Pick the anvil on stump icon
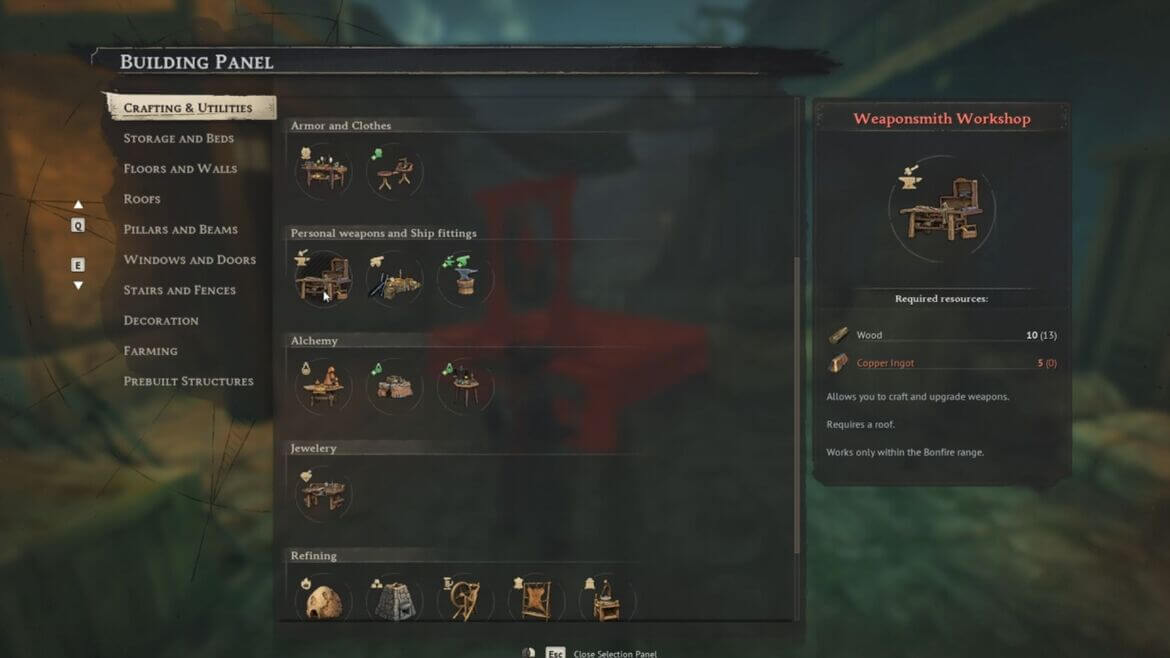Image resolution: width=1170 pixels, height=658 pixels. coord(465,277)
